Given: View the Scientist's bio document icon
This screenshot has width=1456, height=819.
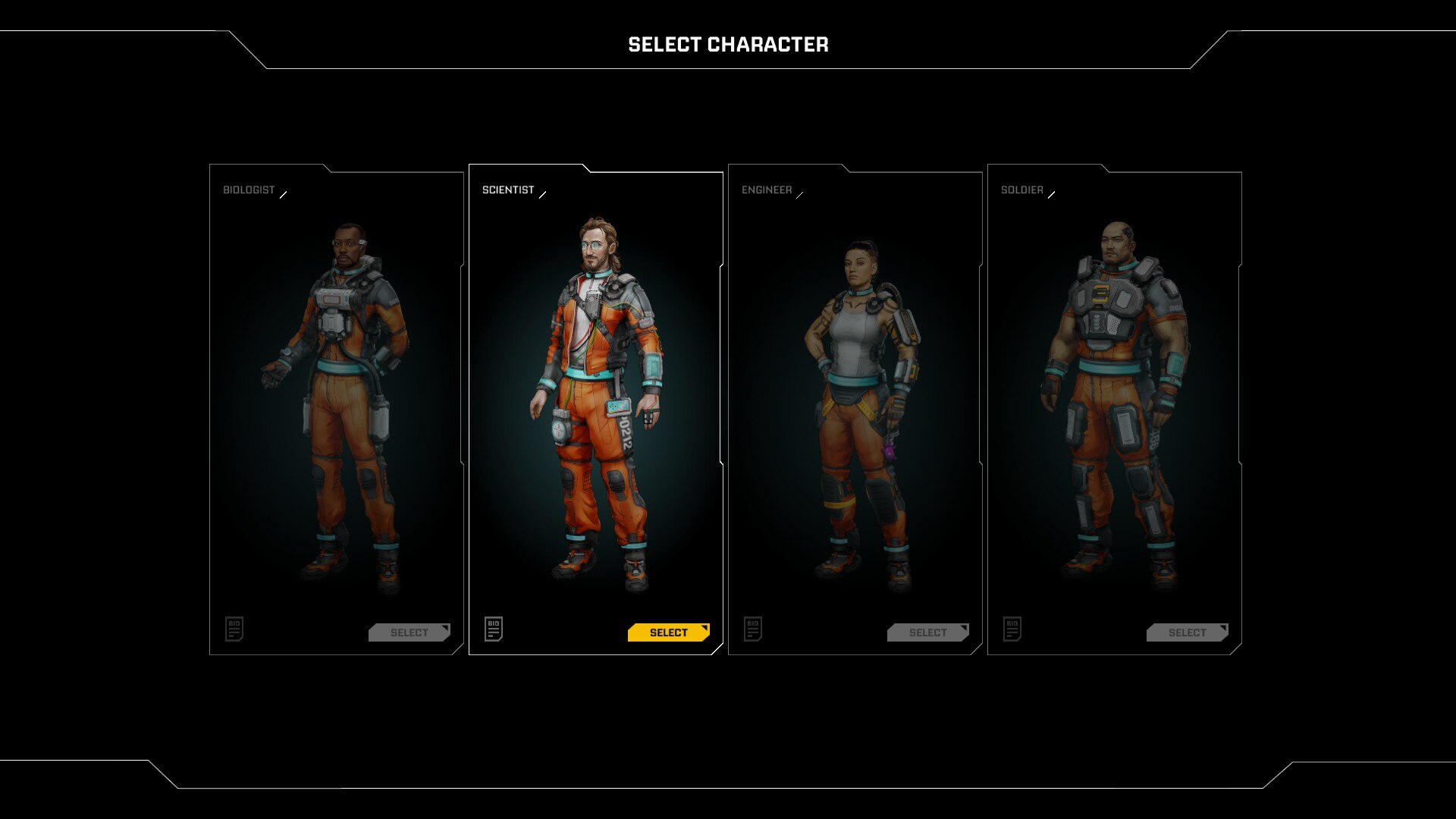Looking at the screenshot, I should 494,629.
